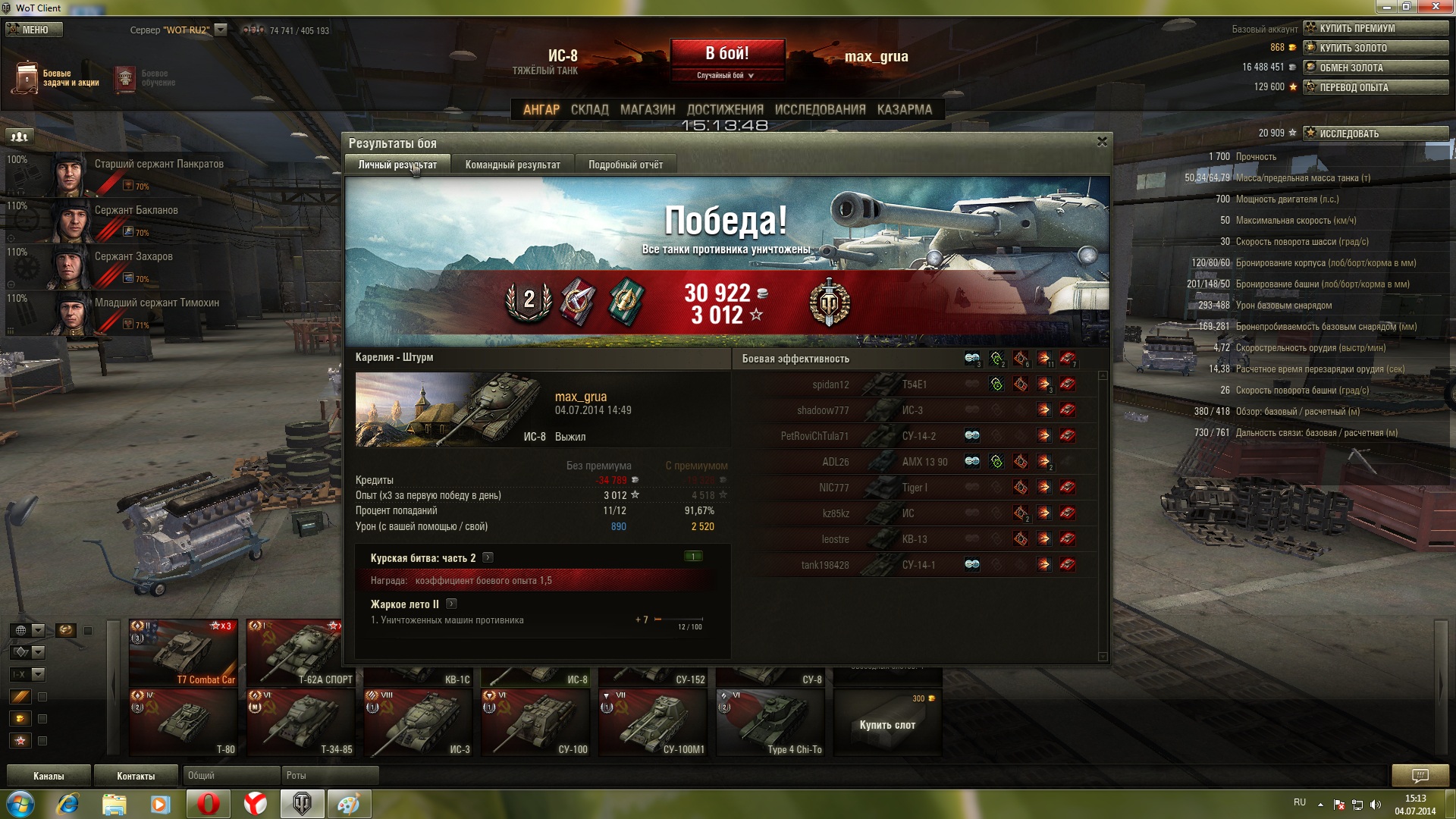Select the СУ-100 tank in carousel
The height and width of the screenshot is (819, 1456).
(x=536, y=723)
